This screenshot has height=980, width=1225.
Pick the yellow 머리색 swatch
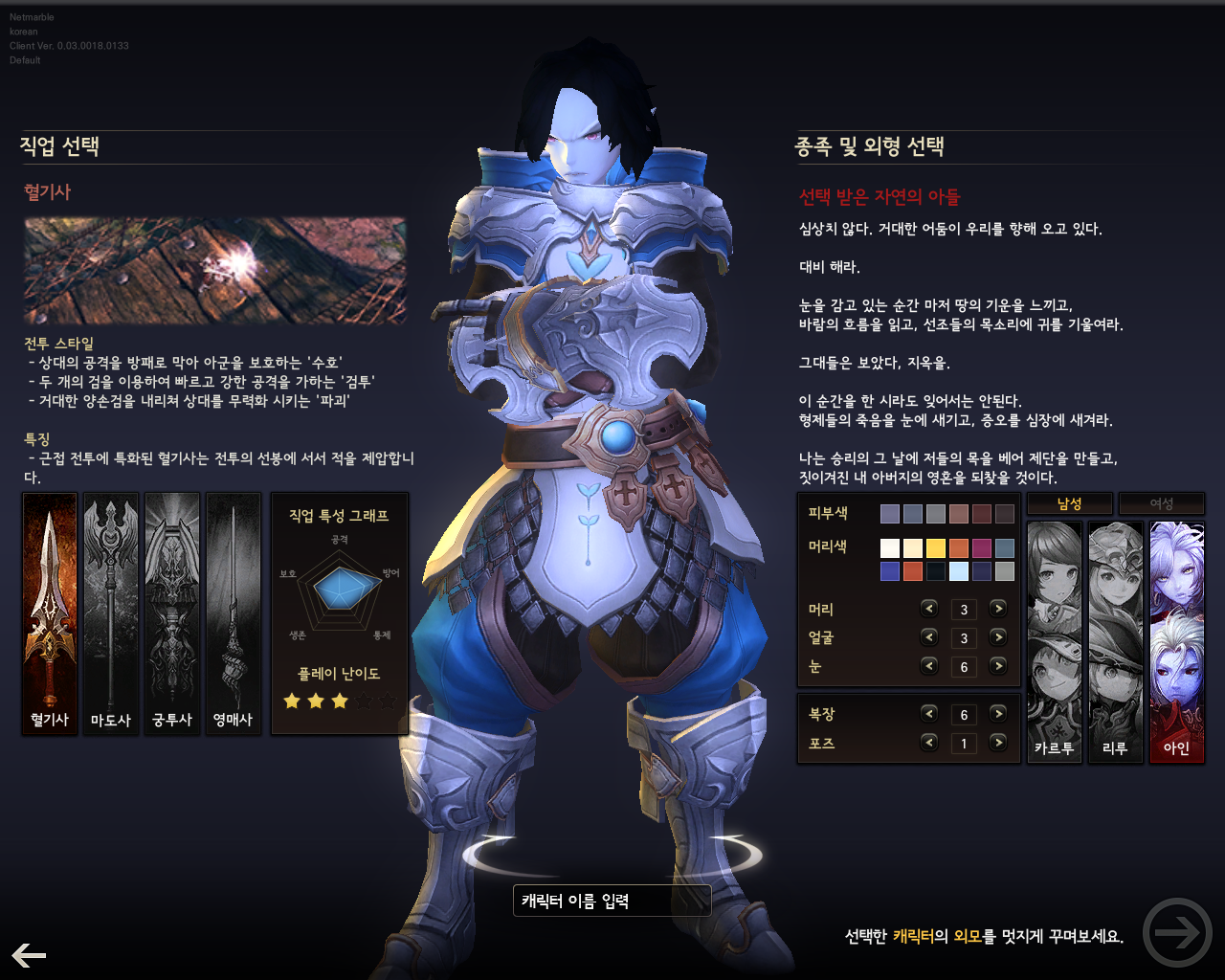point(936,547)
